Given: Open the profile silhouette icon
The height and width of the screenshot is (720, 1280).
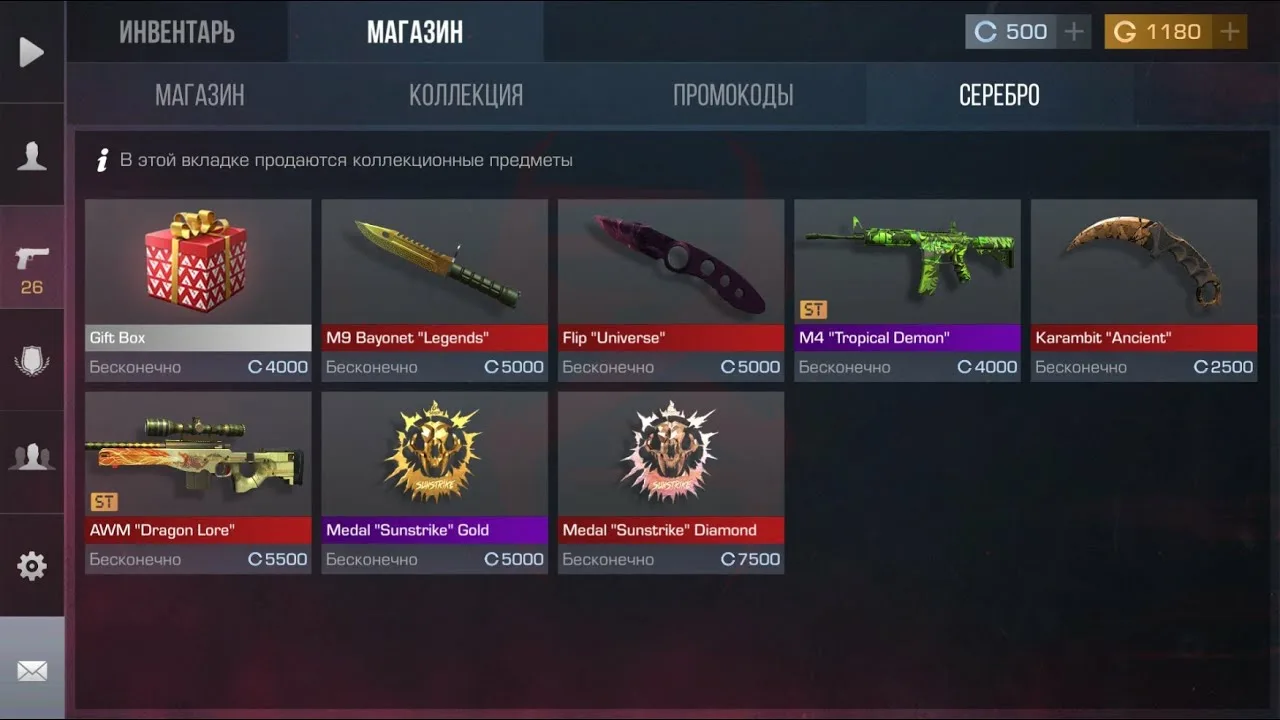Looking at the screenshot, I should pyautogui.click(x=32, y=156).
